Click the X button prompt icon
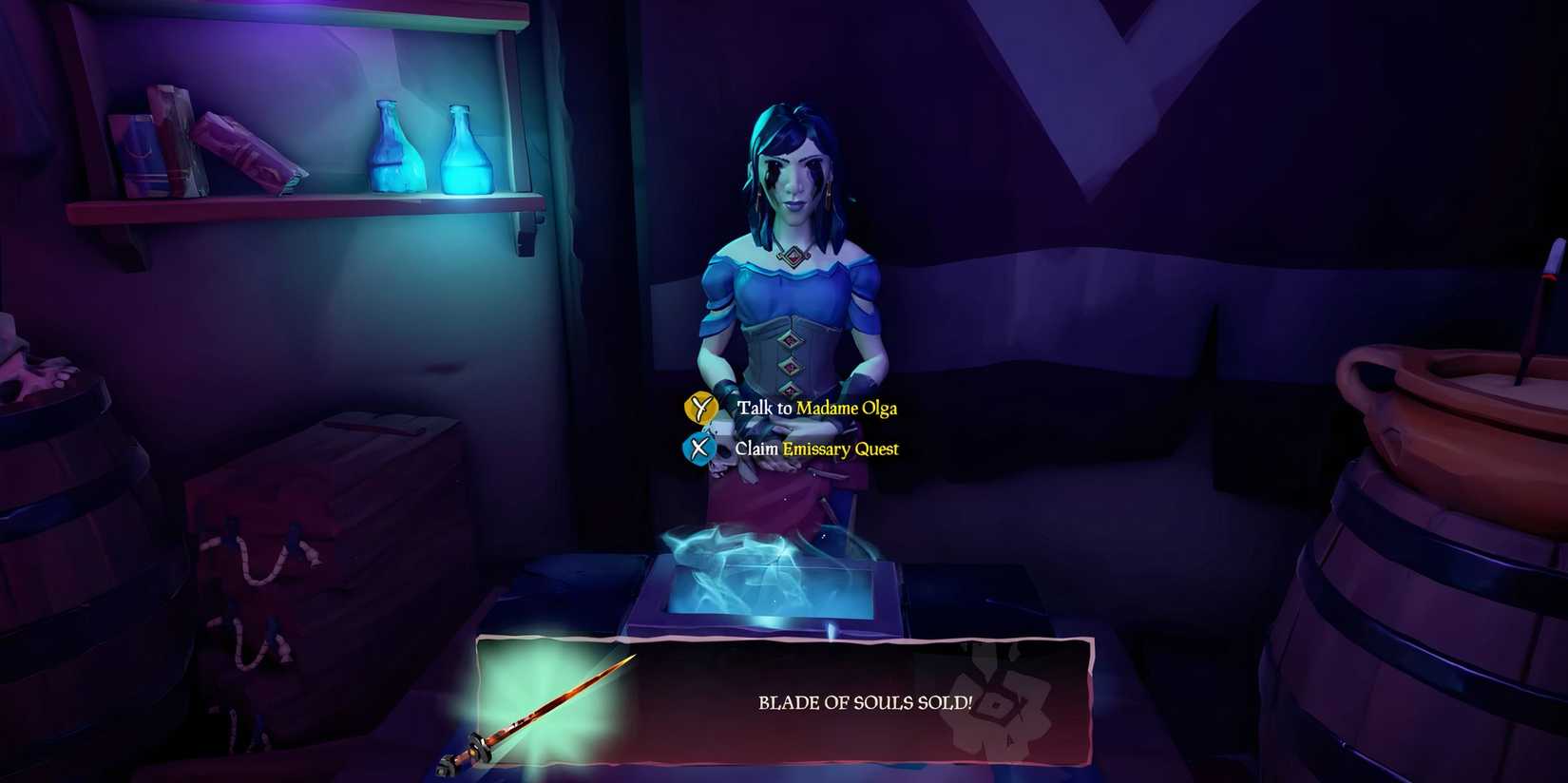The height and width of the screenshot is (783, 1568). (x=699, y=449)
